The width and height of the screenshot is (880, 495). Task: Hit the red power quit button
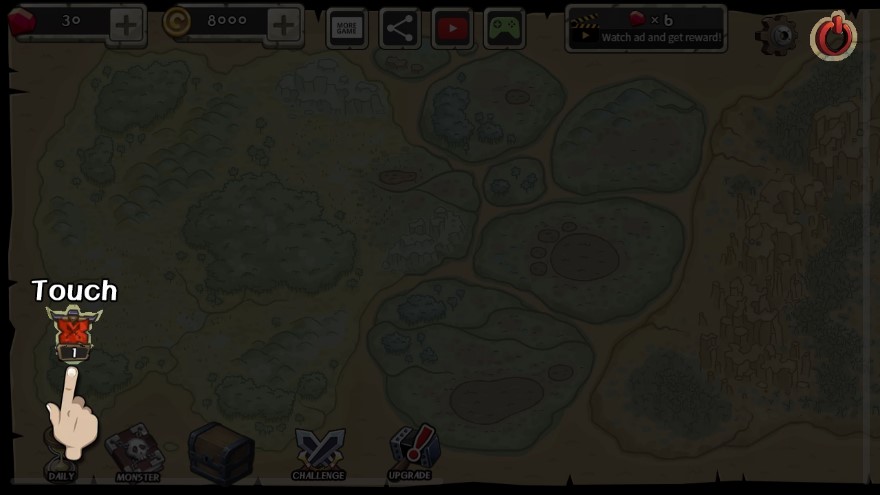(x=833, y=37)
